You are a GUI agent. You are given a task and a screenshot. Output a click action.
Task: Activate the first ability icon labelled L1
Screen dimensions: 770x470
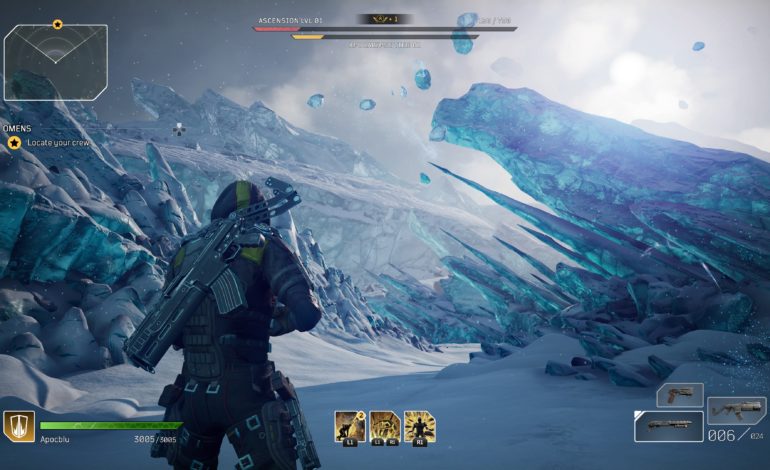click(347, 426)
